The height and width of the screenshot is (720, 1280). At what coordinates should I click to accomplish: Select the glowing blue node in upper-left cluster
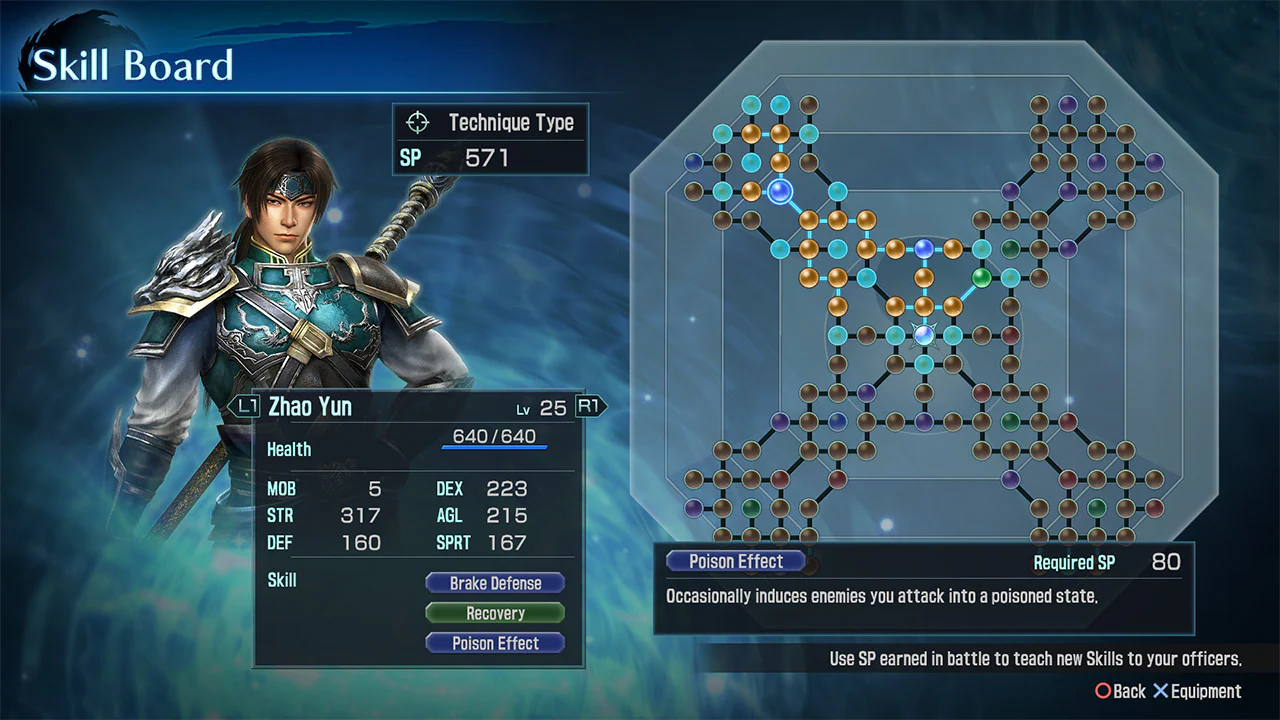779,192
